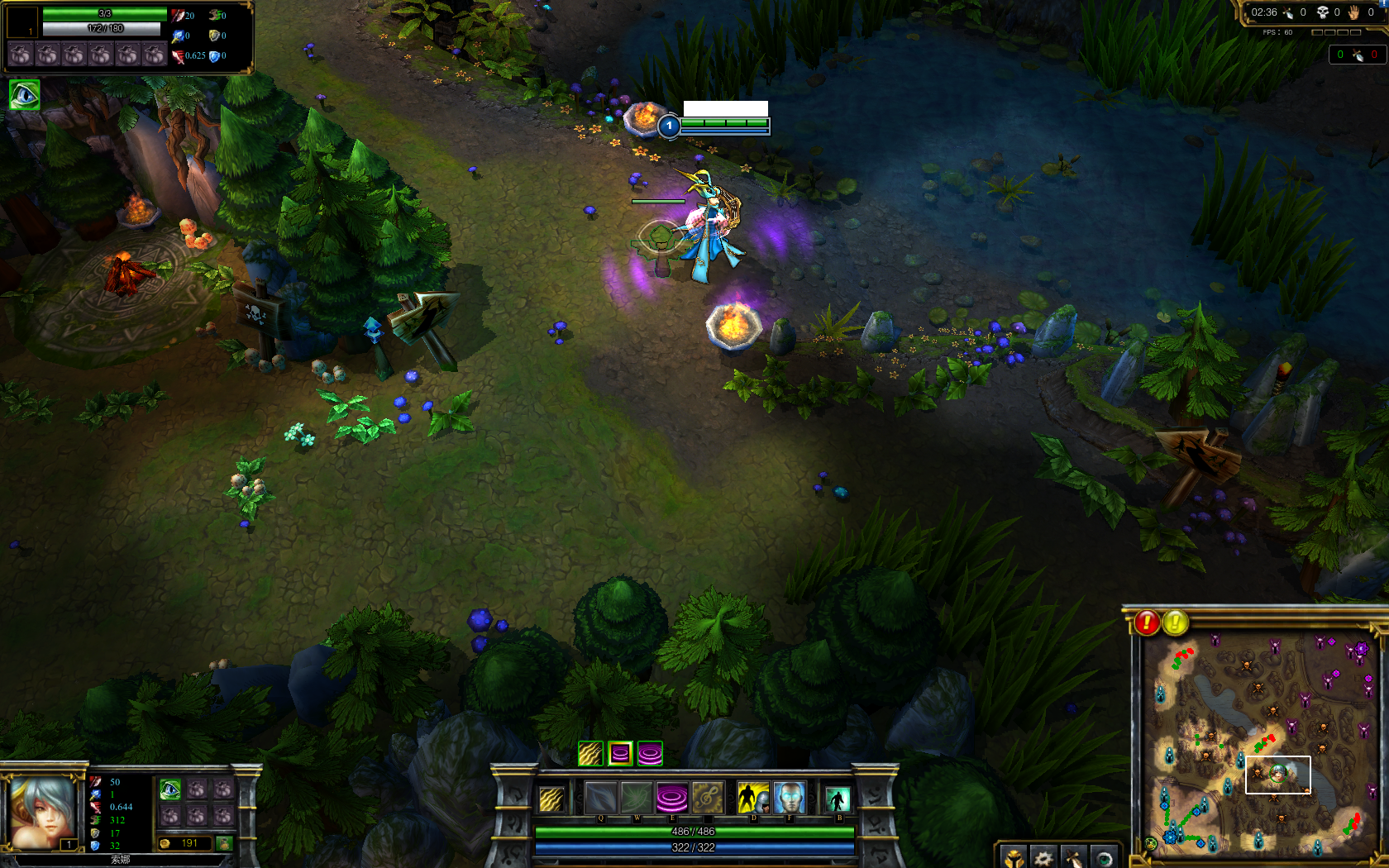The height and width of the screenshot is (868, 1389).
Task: Level up the gold-framed purple rings skill
Action: [x=620, y=753]
